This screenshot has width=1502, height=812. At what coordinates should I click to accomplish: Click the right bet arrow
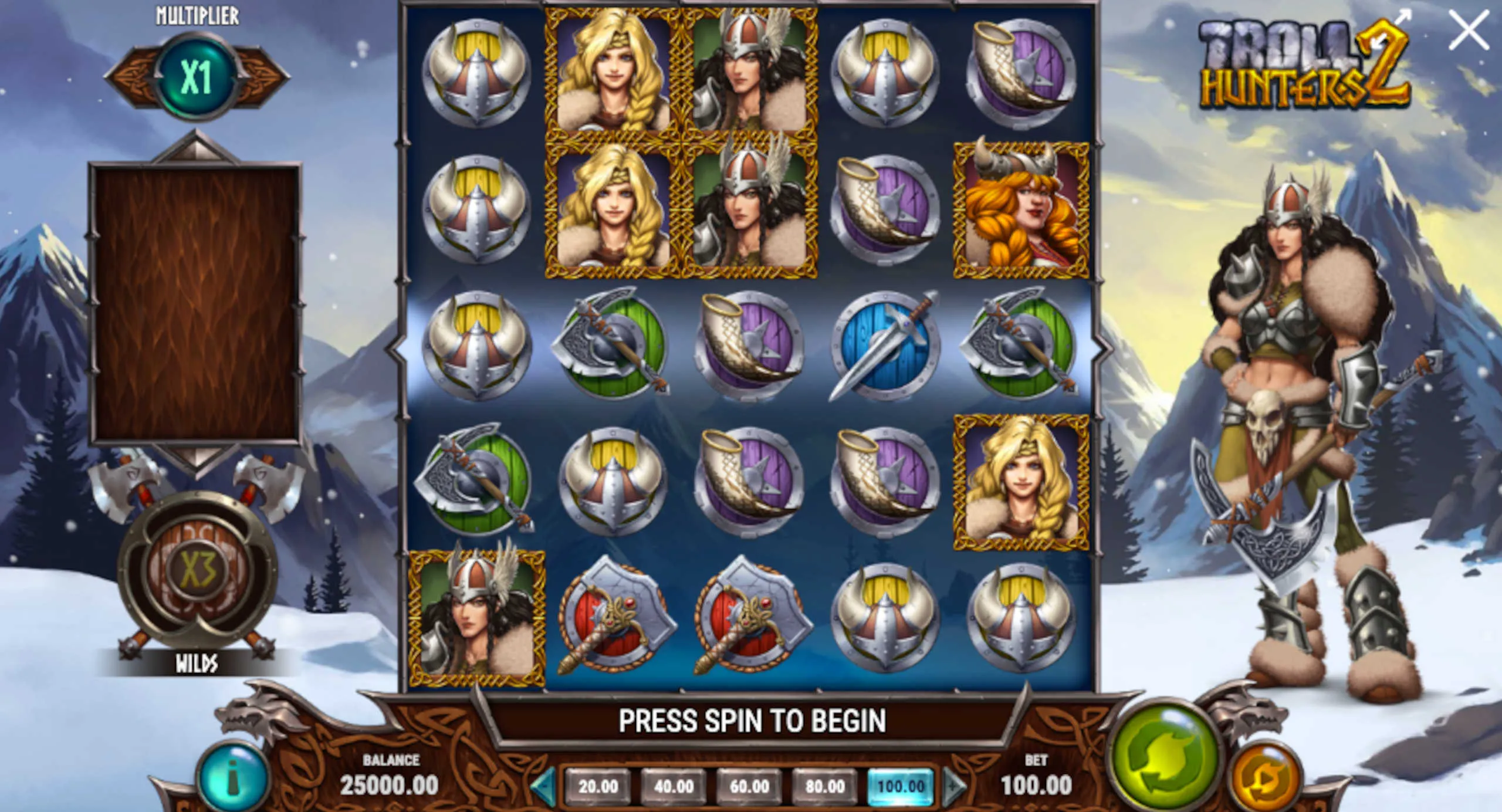[954, 786]
